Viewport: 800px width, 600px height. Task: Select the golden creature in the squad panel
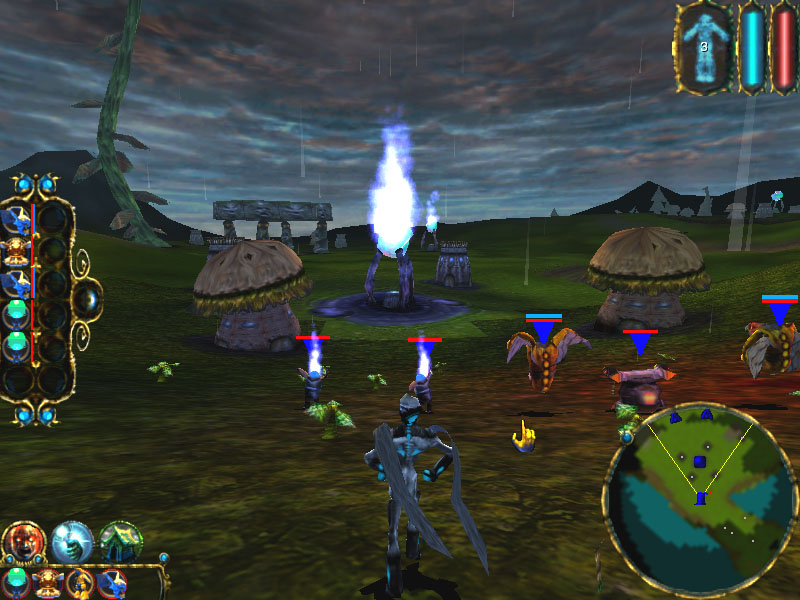click(x=17, y=249)
